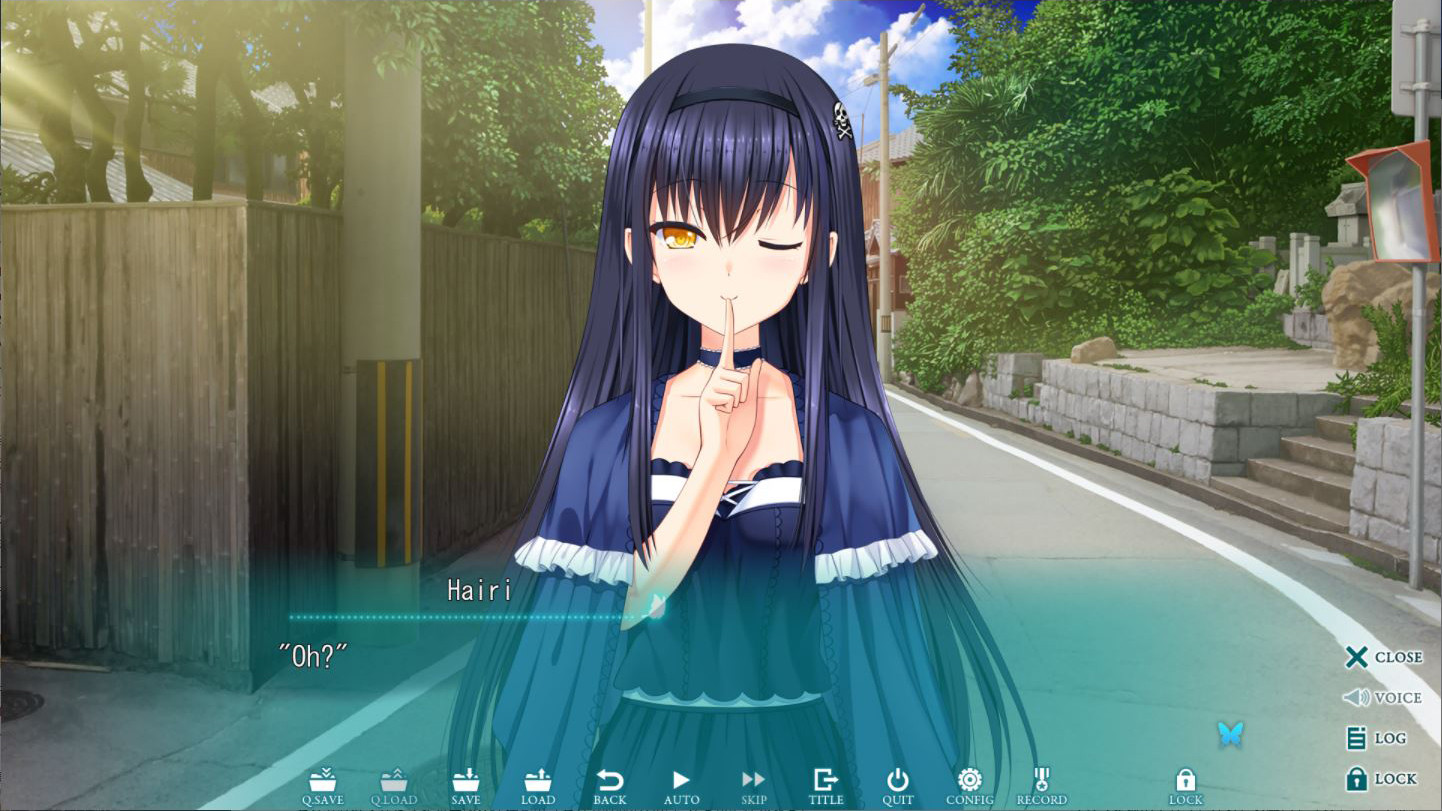Open the RECORD gallery
Viewport: 1442px width, 811px height.
1041,785
